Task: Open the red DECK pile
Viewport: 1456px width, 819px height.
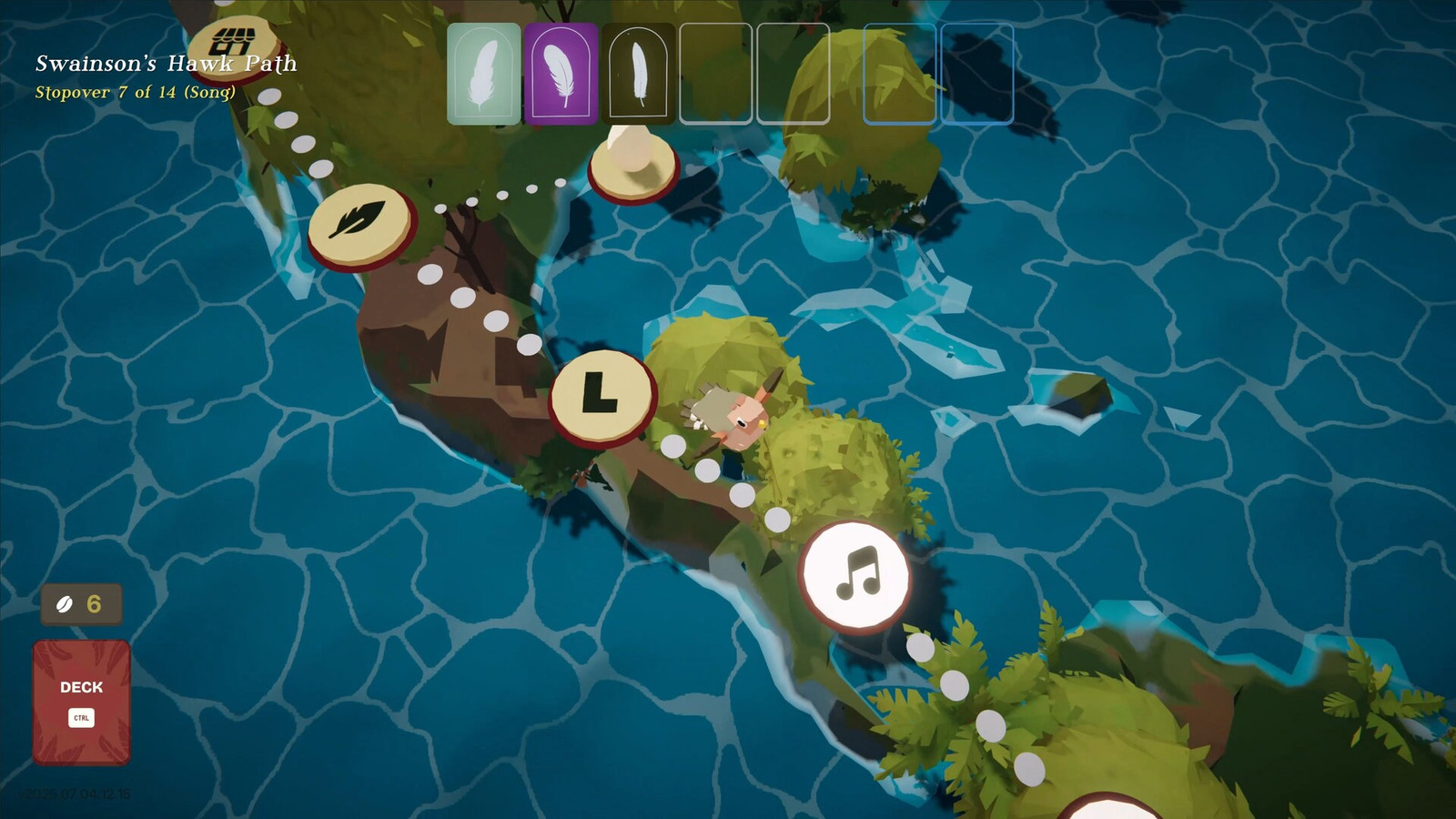Action: (x=82, y=702)
